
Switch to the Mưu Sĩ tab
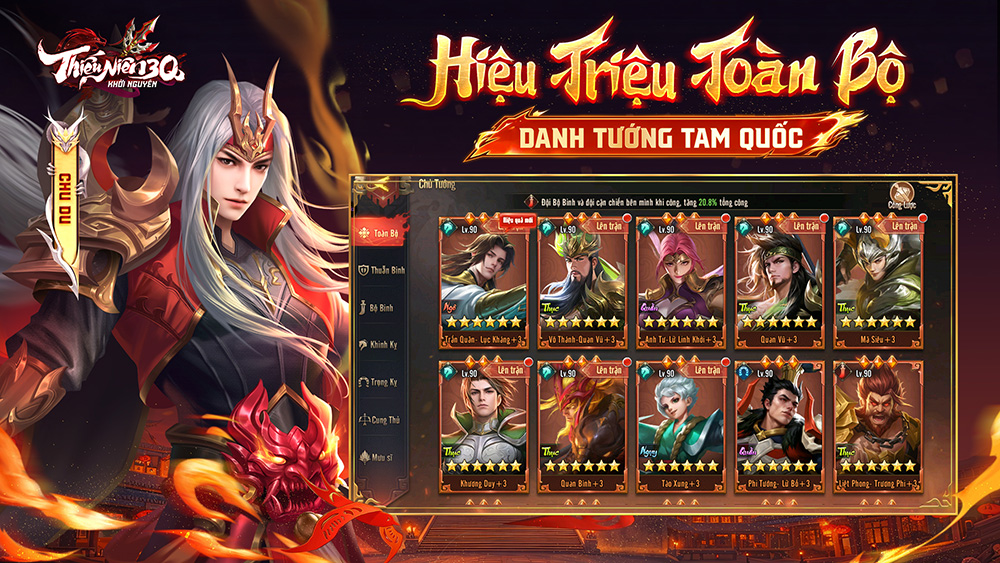[379, 456]
